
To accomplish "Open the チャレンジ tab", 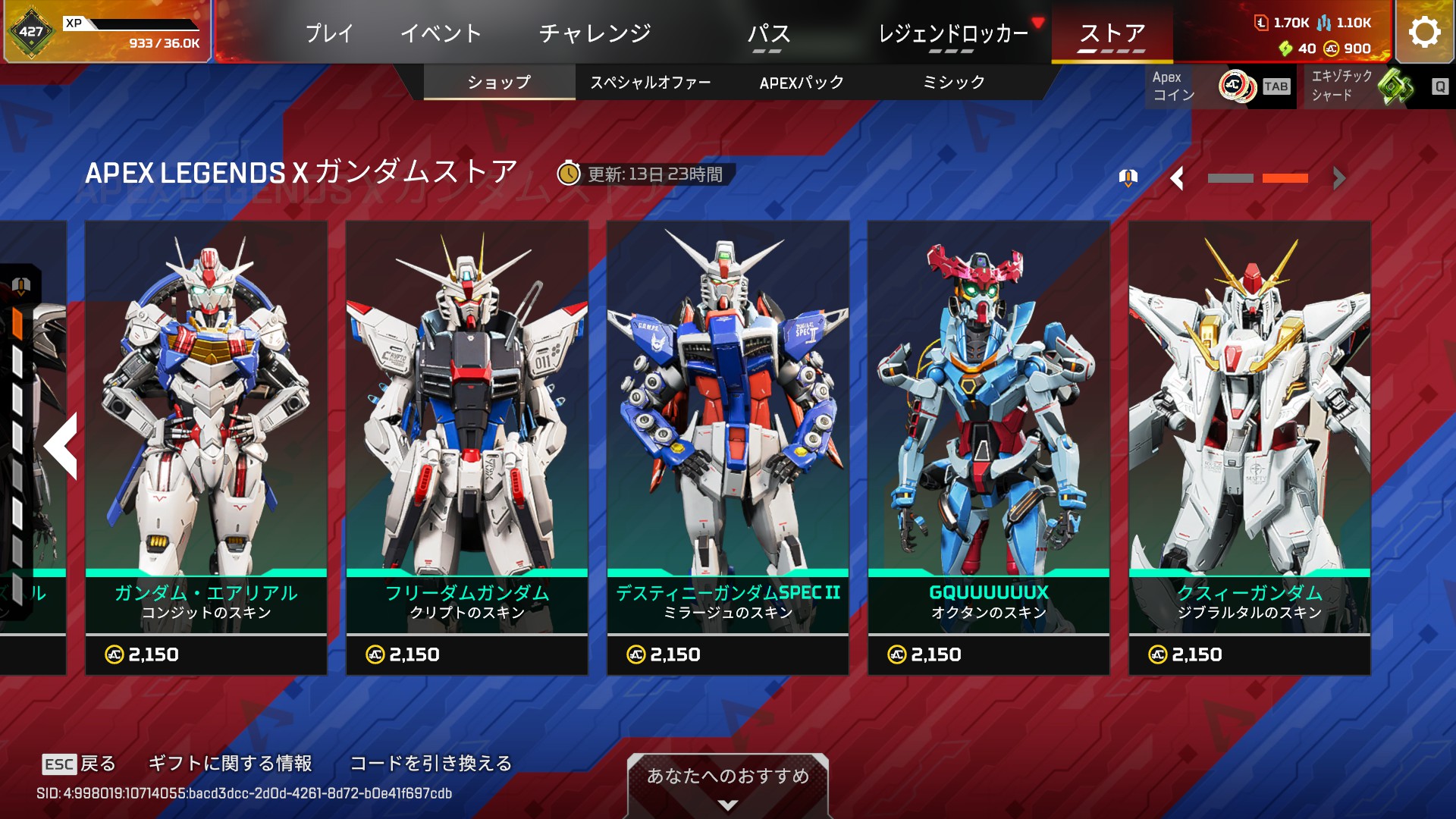I will tap(595, 33).
